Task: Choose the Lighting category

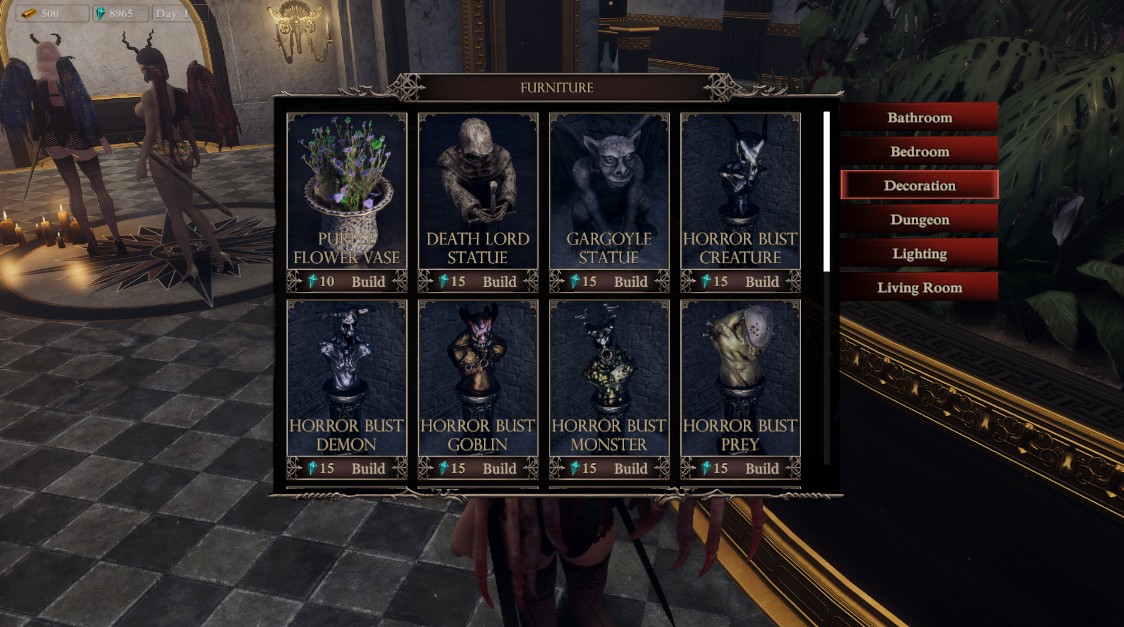Action: pyautogui.click(x=919, y=253)
